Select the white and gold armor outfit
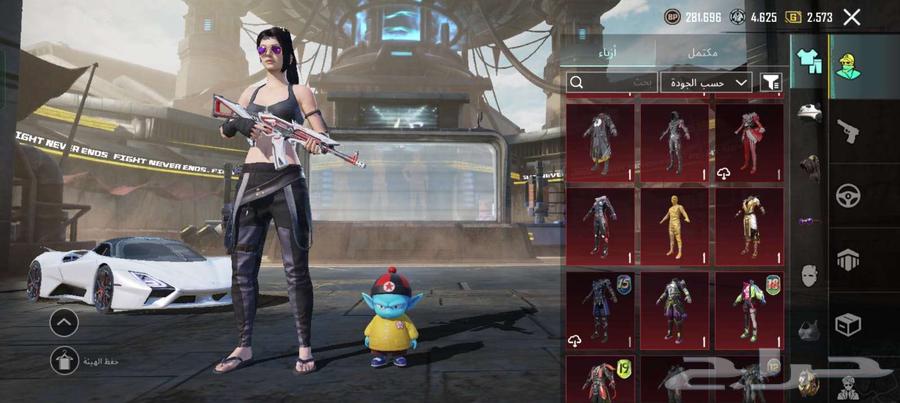 click(750, 226)
